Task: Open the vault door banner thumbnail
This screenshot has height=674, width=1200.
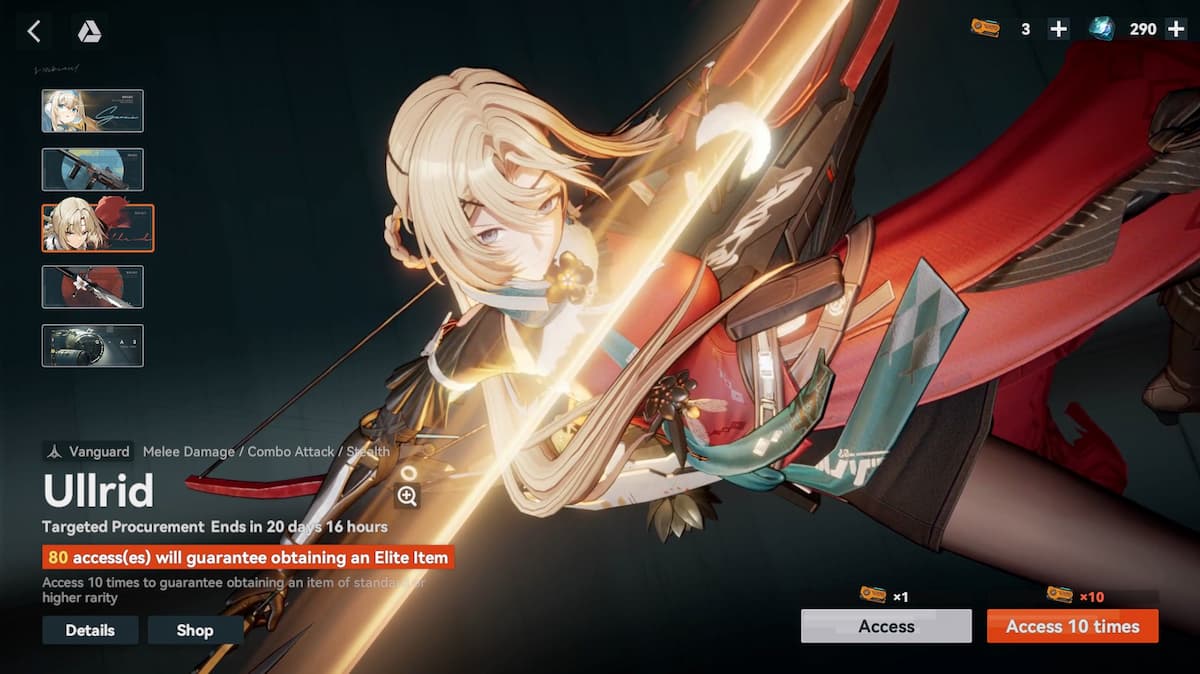Action: (x=92, y=345)
